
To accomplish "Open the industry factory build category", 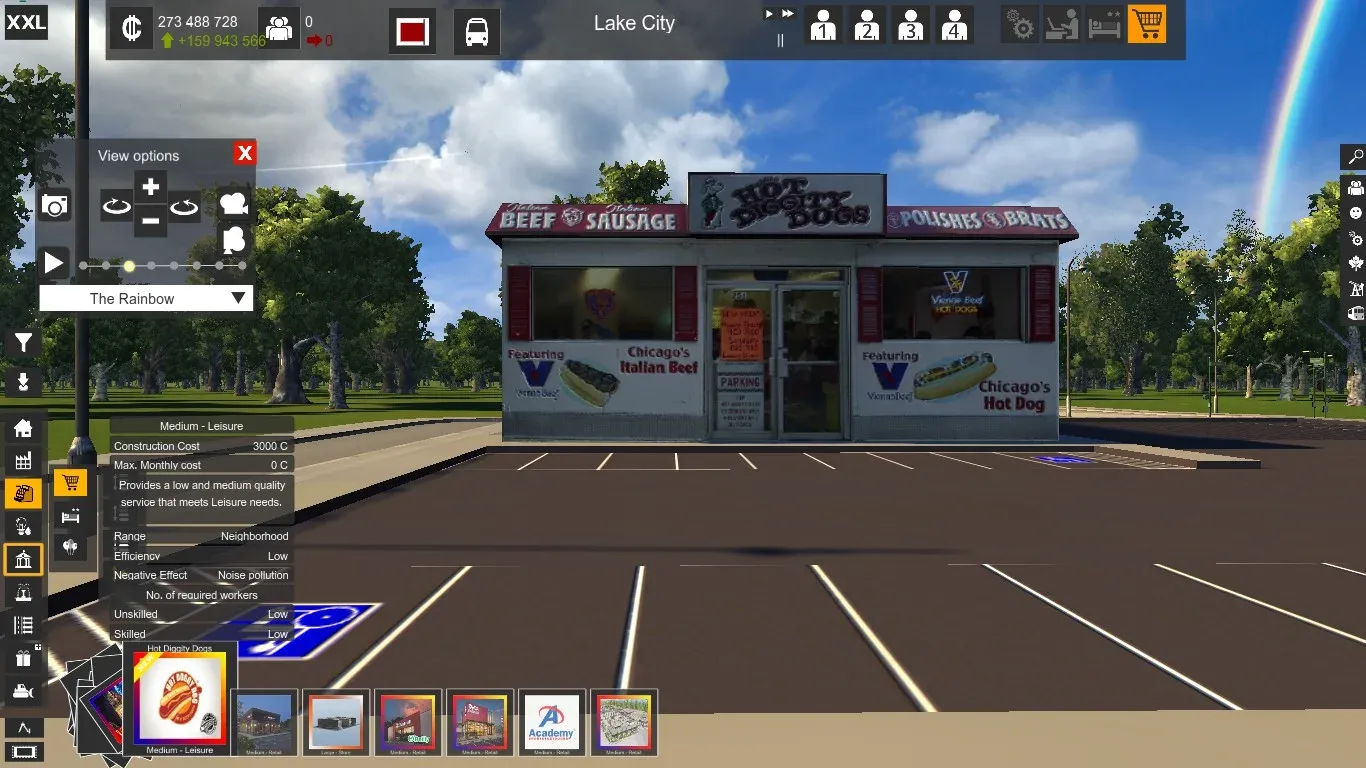I will coord(23,461).
